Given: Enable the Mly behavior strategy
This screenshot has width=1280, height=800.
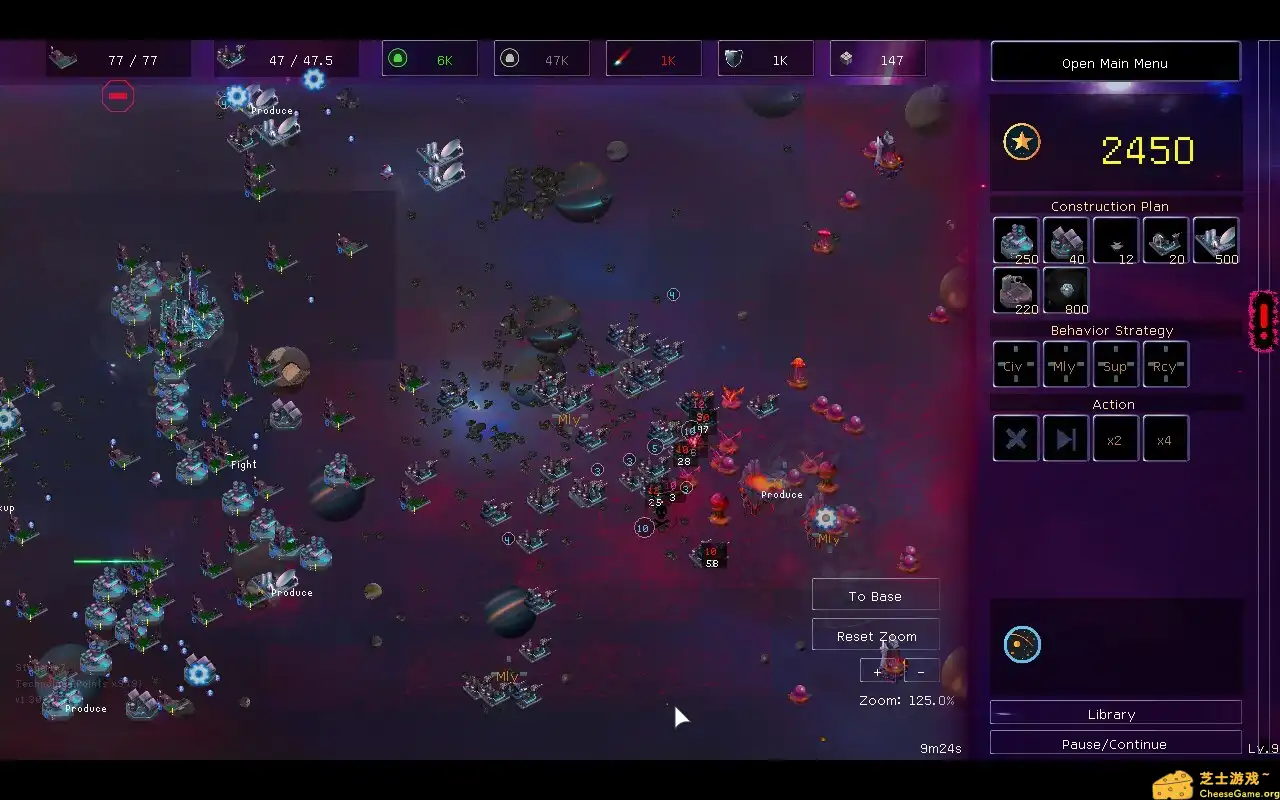Looking at the screenshot, I should 1065,364.
